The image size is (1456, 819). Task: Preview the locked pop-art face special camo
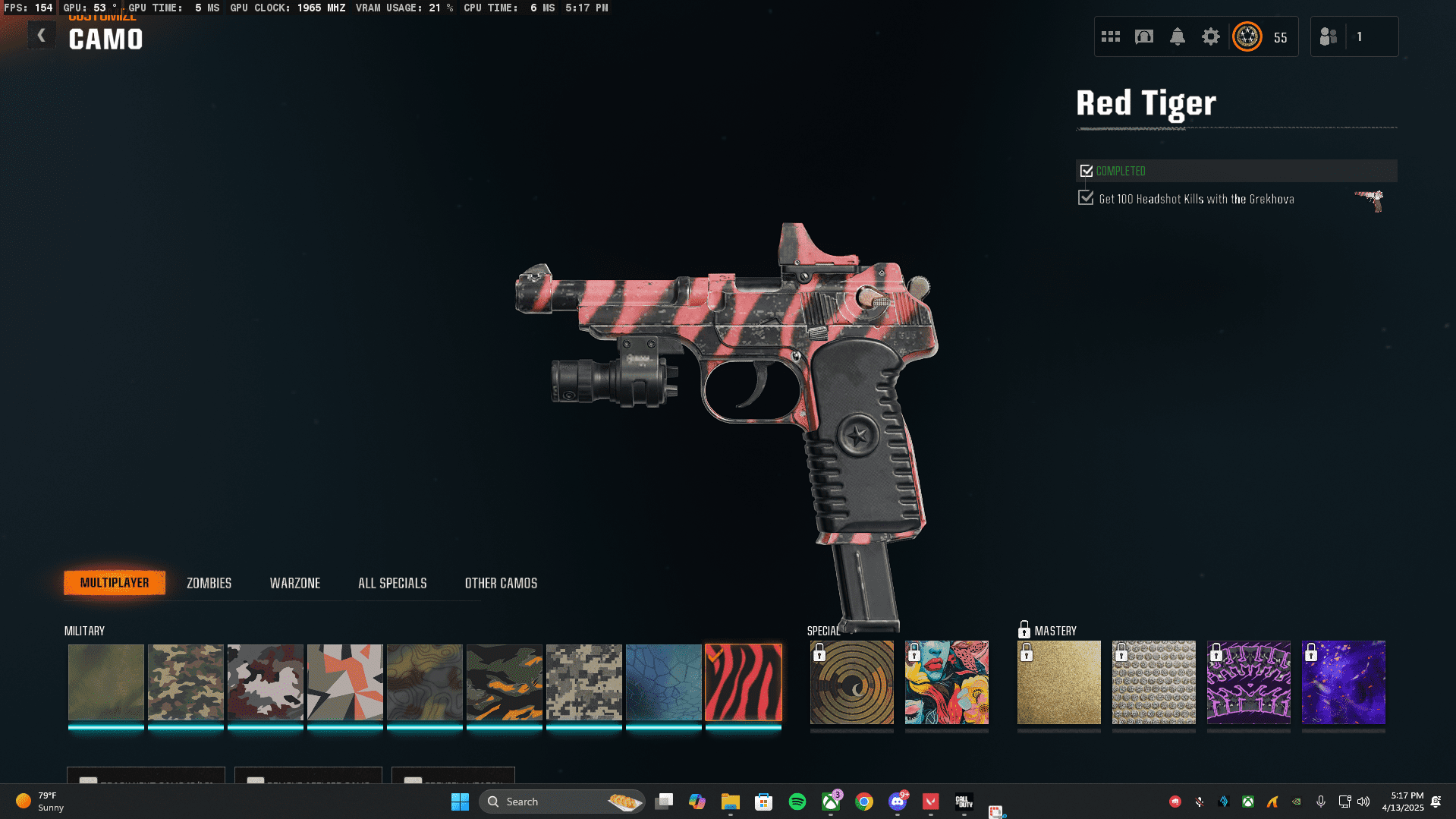(946, 682)
